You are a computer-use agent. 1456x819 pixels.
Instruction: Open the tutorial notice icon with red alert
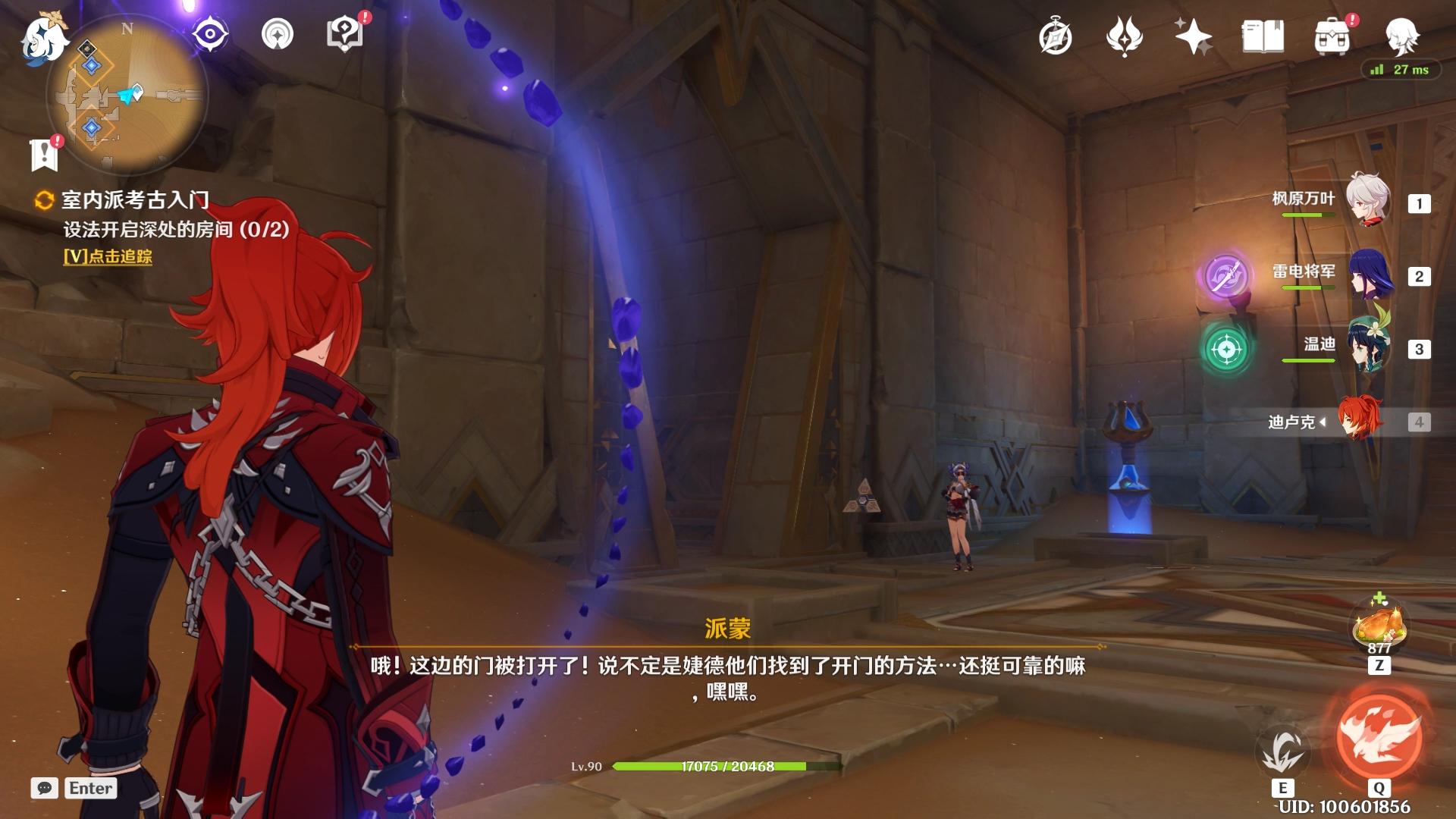345,34
